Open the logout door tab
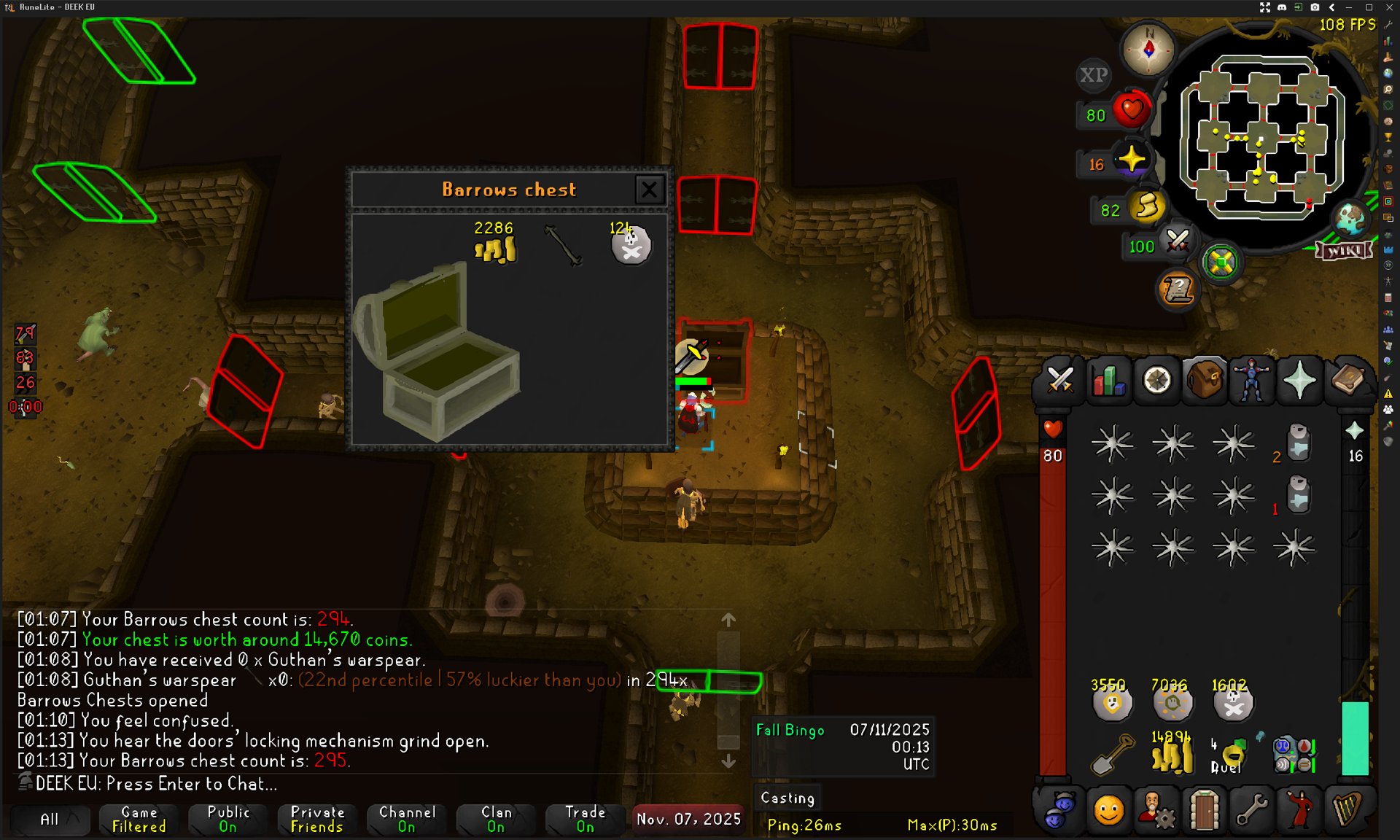Image resolution: width=1400 pixels, height=840 pixels. click(1204, 810)
